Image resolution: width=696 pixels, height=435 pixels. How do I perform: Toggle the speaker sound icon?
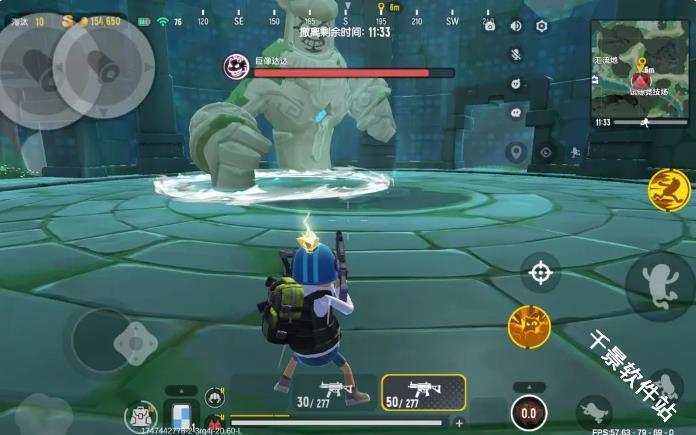point(516,27)
